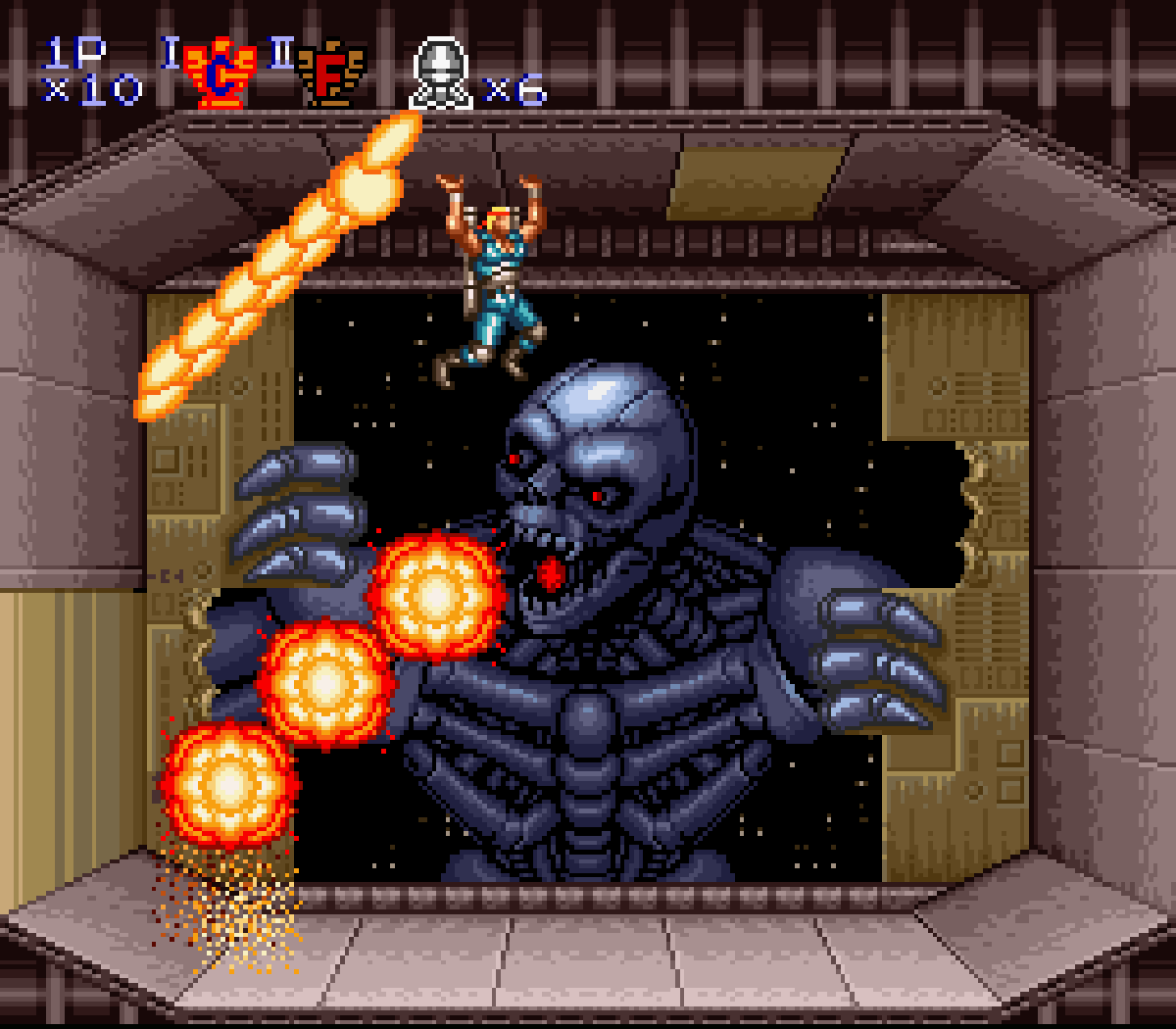Select the red C weapon in slot I
Screen dimensions: 1176x1029
(220, 73)
